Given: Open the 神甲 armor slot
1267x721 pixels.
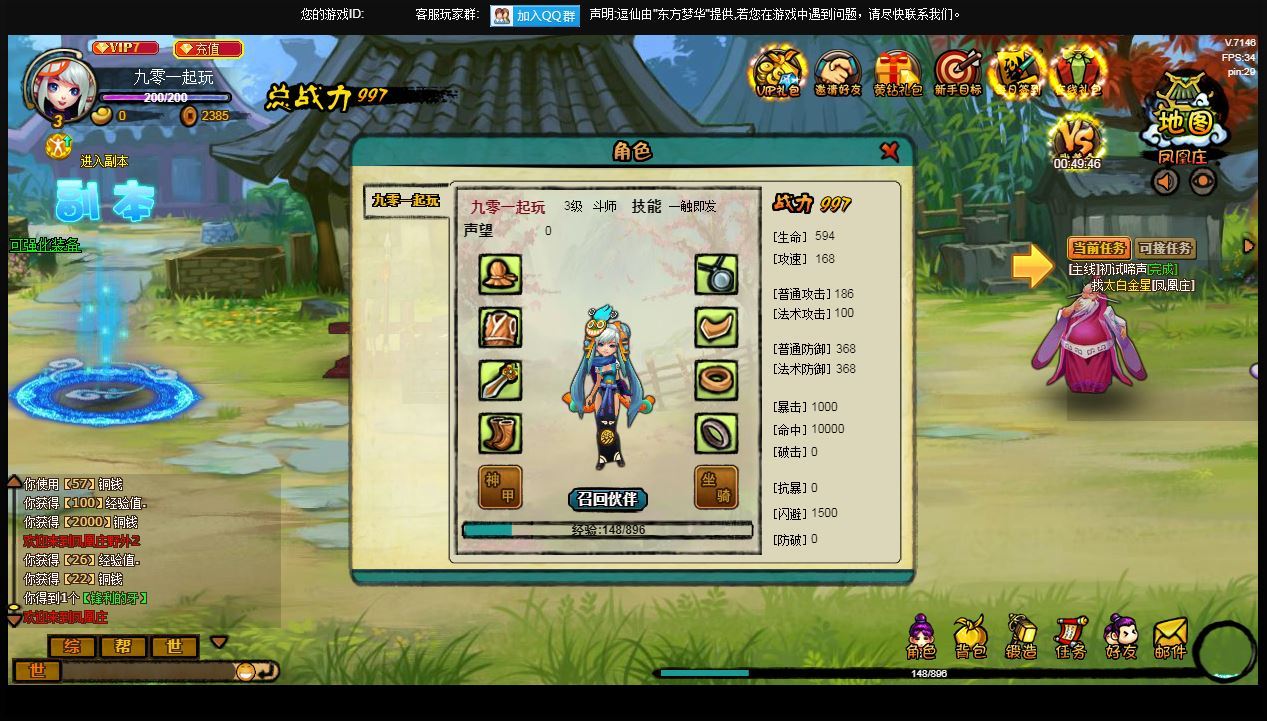Looking at the screenshot, I should click(500, 487).
